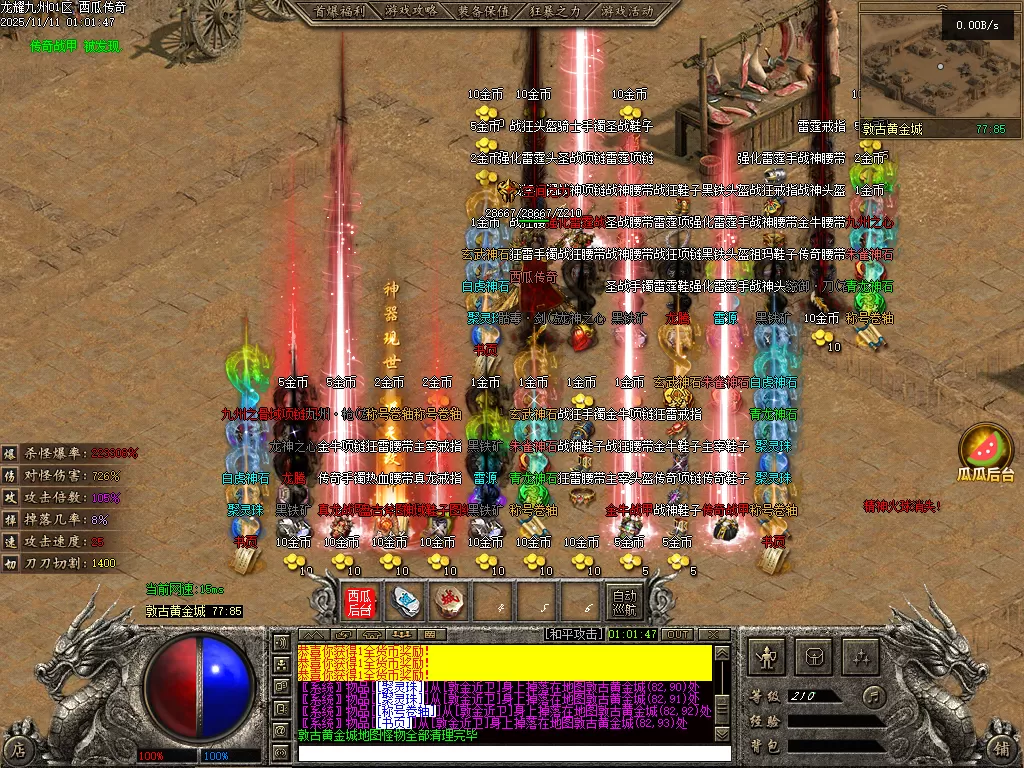1024x768 pixels.
Task: Open the 首爆福利 top menu
Action: pos(339,11)
